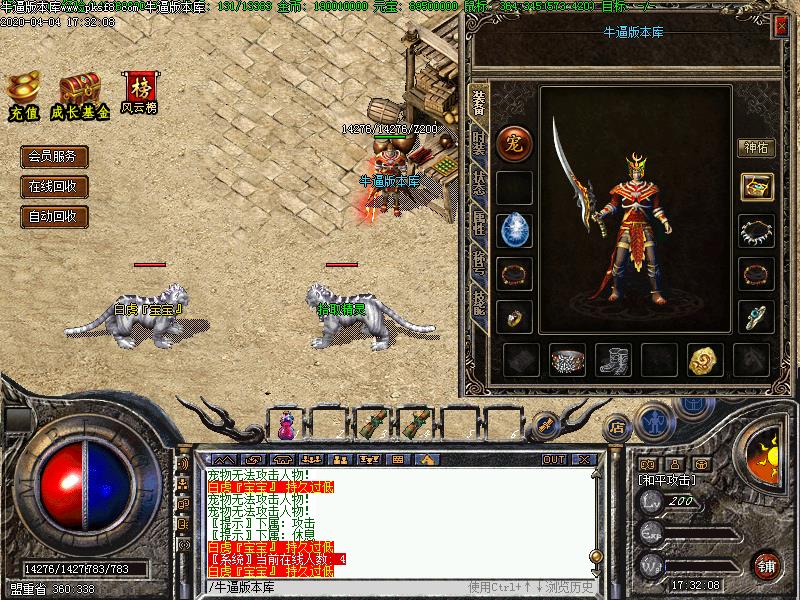Select the blue crystal gem equipment slot

pyautogui.click(x=514, y=230)
